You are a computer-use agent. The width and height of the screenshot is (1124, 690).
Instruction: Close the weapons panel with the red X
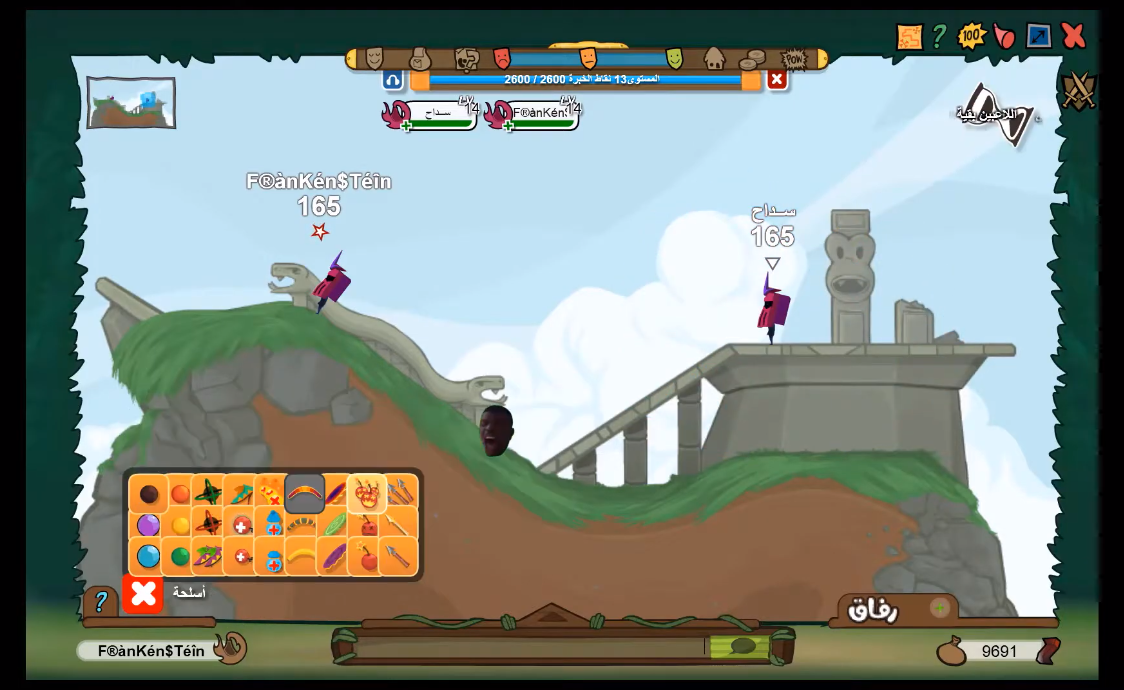click(143, 594)
